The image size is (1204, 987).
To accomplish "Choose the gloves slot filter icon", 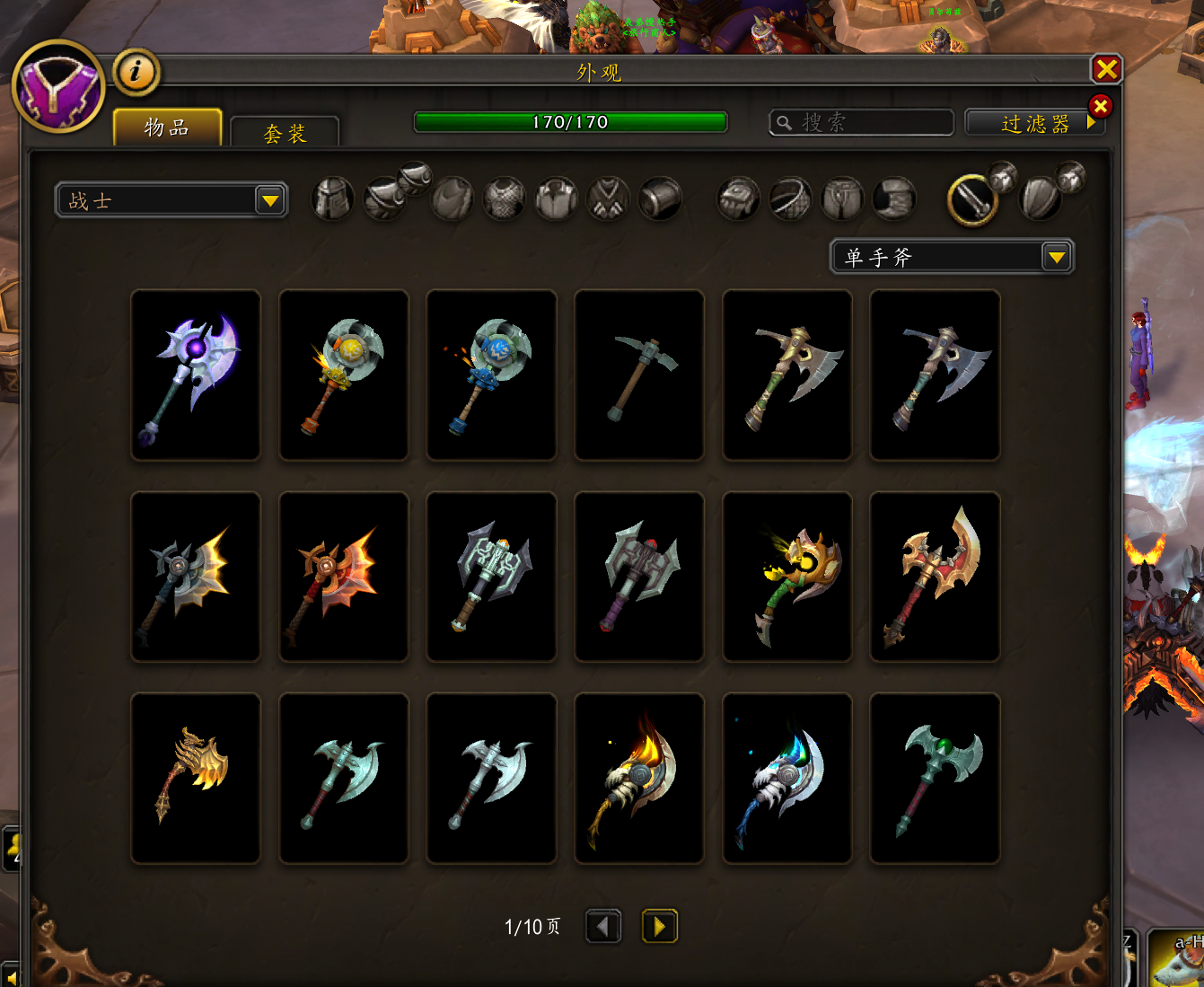I will pos(738,198).
